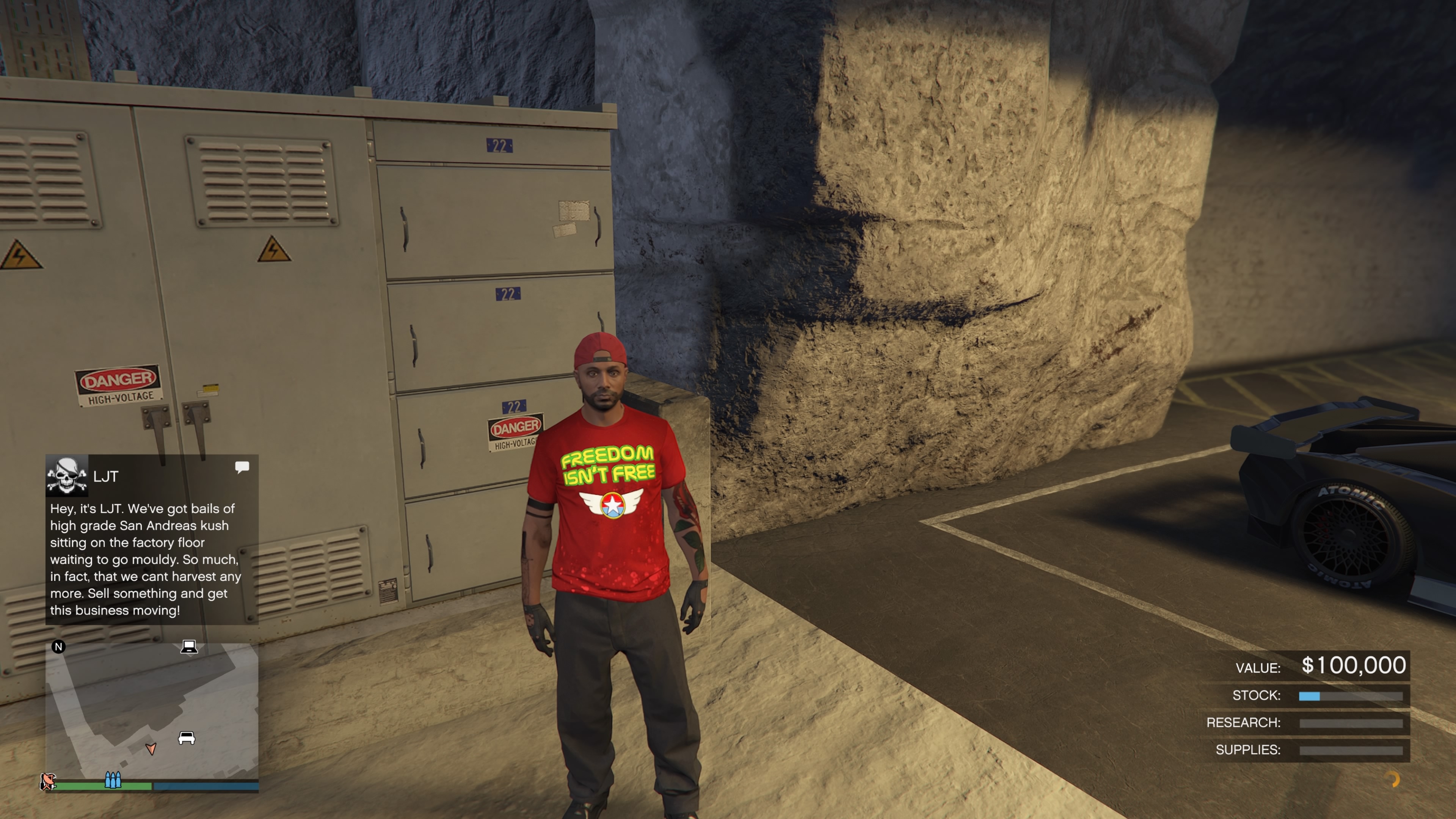The width and height of the screenshot is (1456, 819).
Task: Click the north compass marker on minimap
Action: [58, 646]
